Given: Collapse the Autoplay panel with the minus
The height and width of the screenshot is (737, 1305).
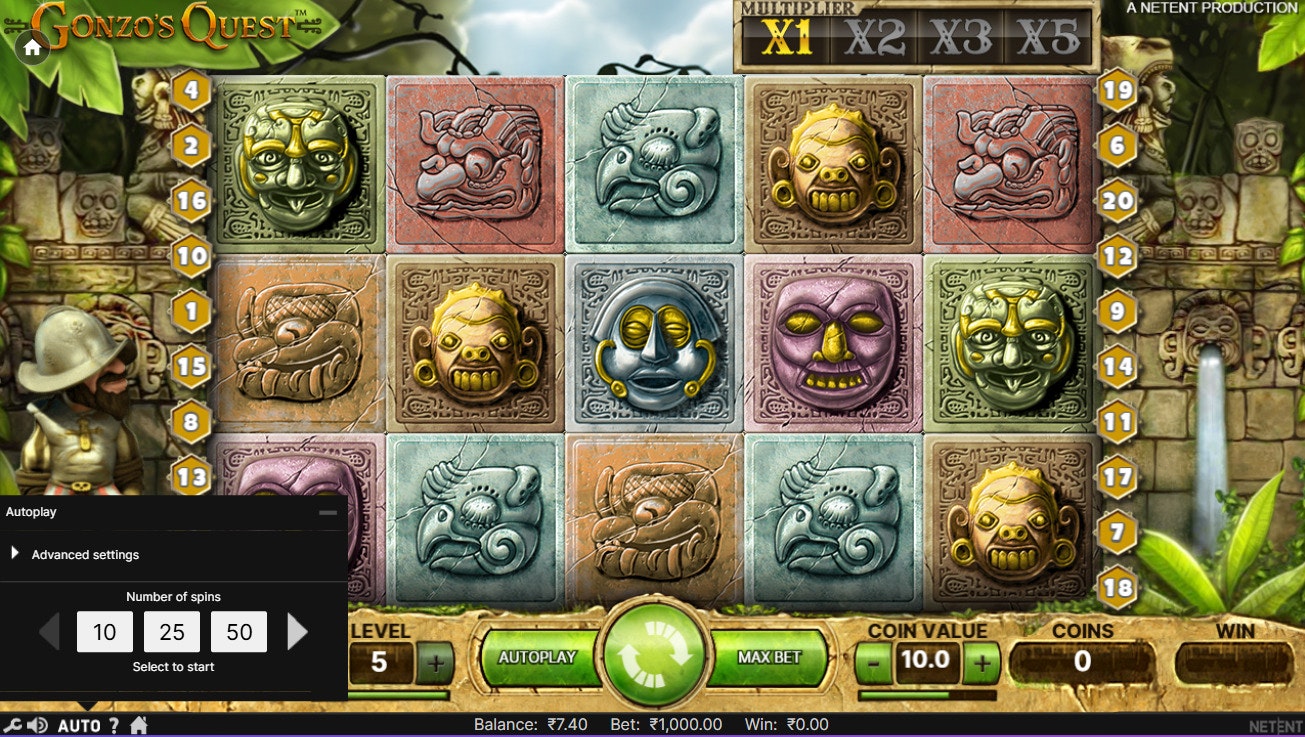Looking at the screenshot, I should pyautogui.click(x=326, y=511).
